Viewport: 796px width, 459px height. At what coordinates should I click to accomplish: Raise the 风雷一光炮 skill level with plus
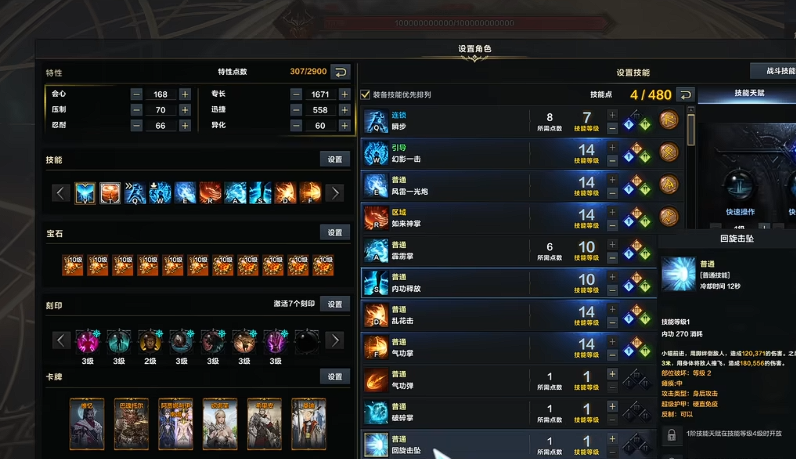click(612, 179)
